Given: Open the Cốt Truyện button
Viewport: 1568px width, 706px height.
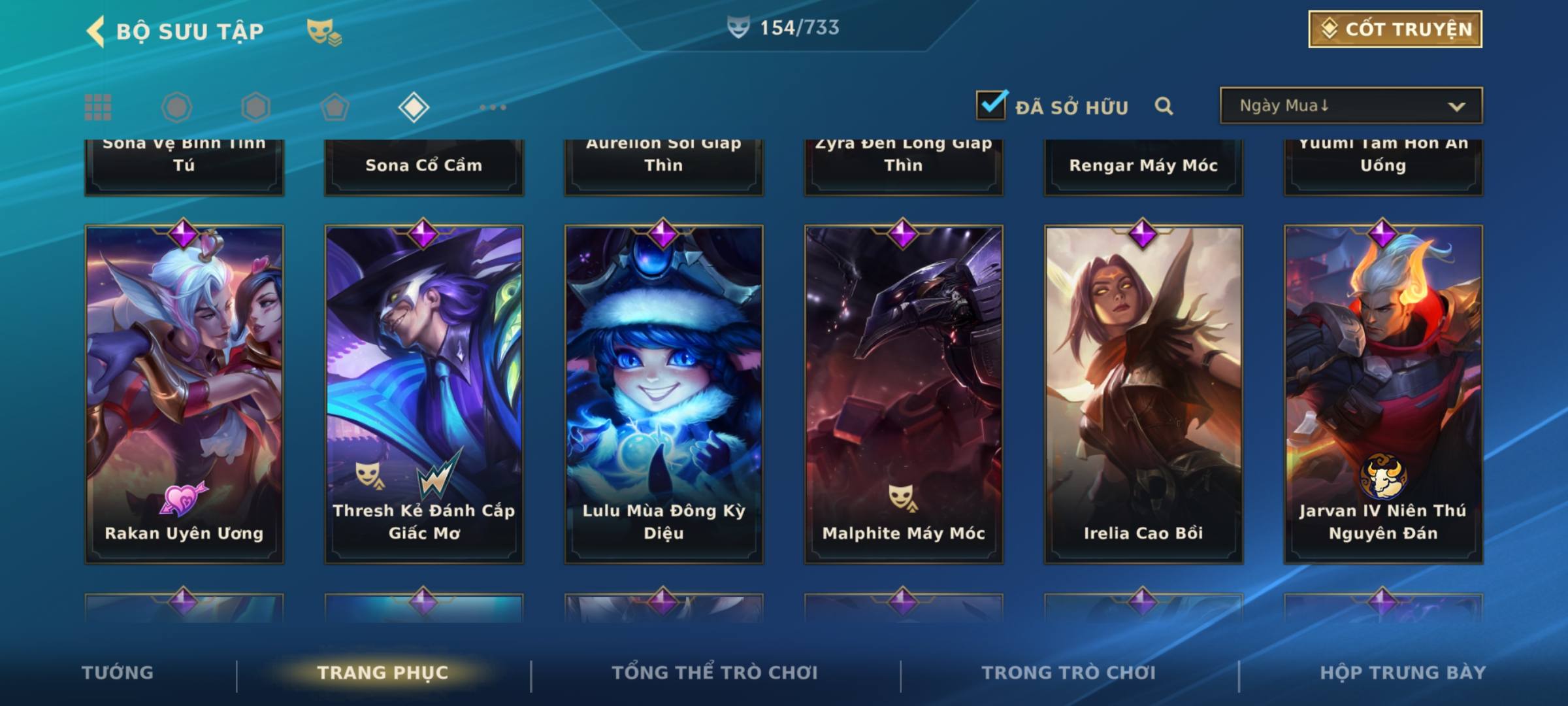Looking at the screenshot, I should (1395, 29).
